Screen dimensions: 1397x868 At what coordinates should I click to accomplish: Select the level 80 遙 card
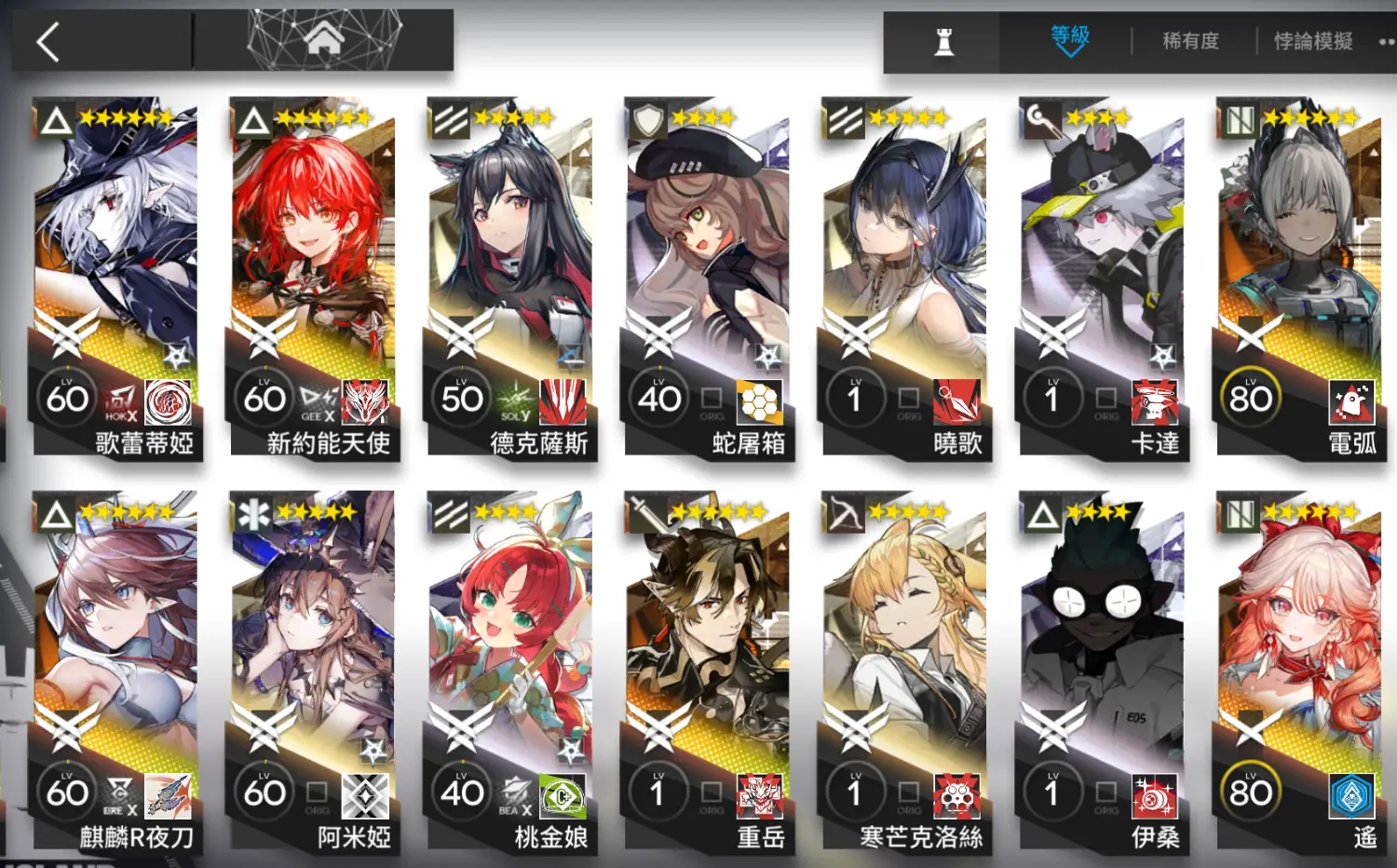click(1300, 672)
